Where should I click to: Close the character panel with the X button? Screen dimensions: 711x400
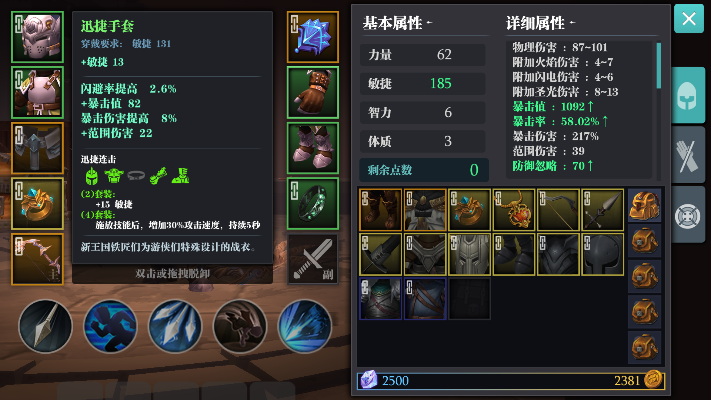tap(687, 19)
